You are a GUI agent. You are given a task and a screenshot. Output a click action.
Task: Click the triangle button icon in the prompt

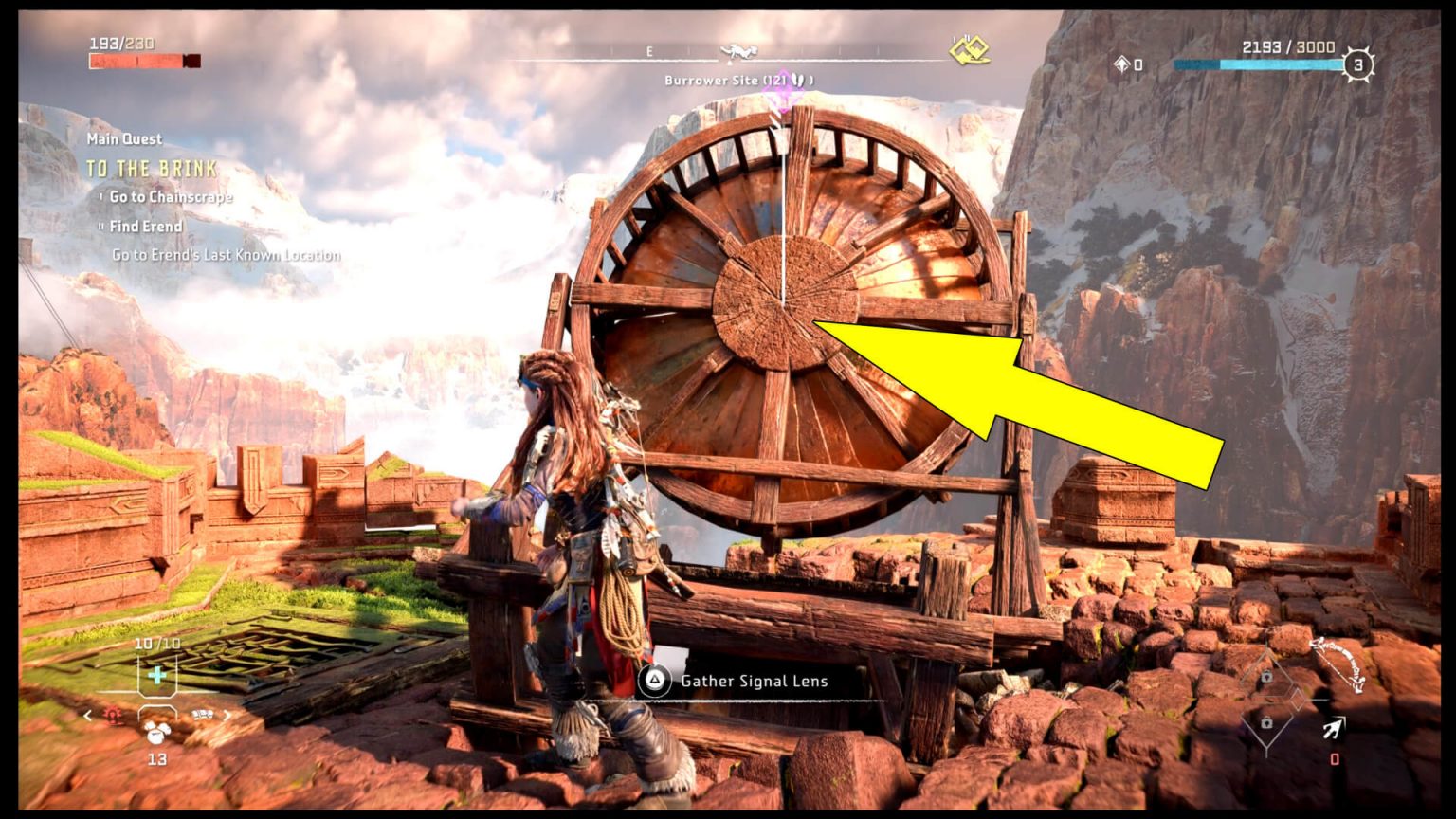(x=654, y=680)
